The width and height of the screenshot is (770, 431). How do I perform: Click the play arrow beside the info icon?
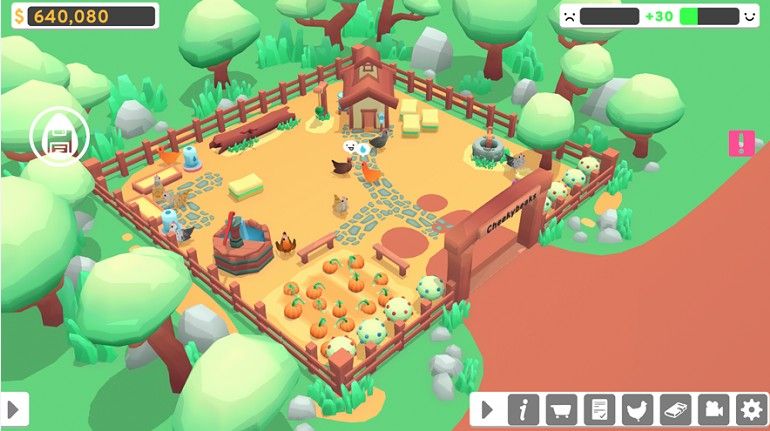pyautogui.click(x=488, y=409)
